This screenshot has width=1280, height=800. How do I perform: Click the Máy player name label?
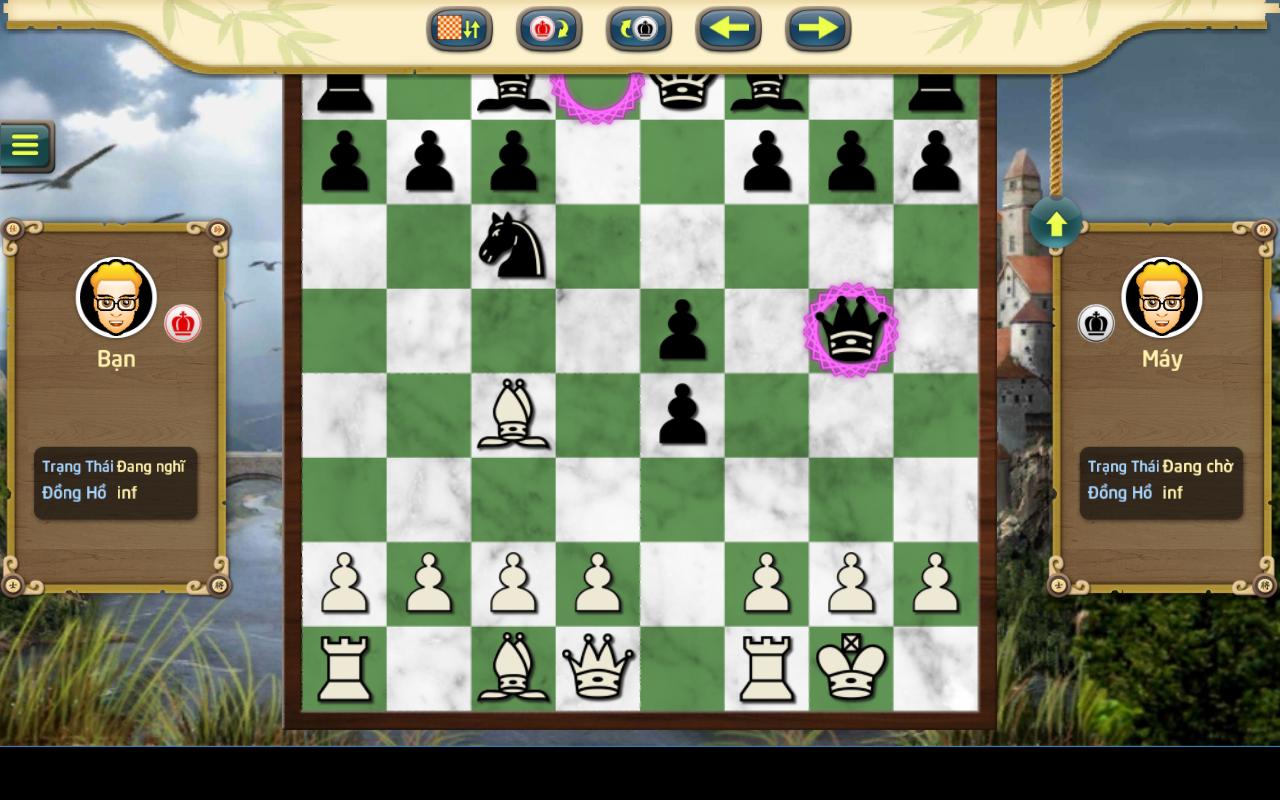1161,359
